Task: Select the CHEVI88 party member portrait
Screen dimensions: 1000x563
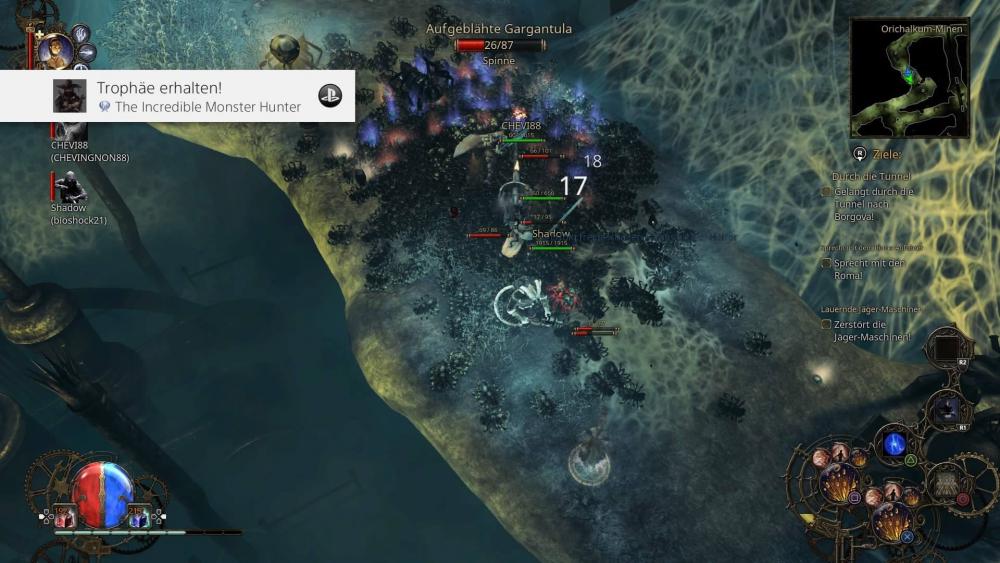Action: coord(69,128)
